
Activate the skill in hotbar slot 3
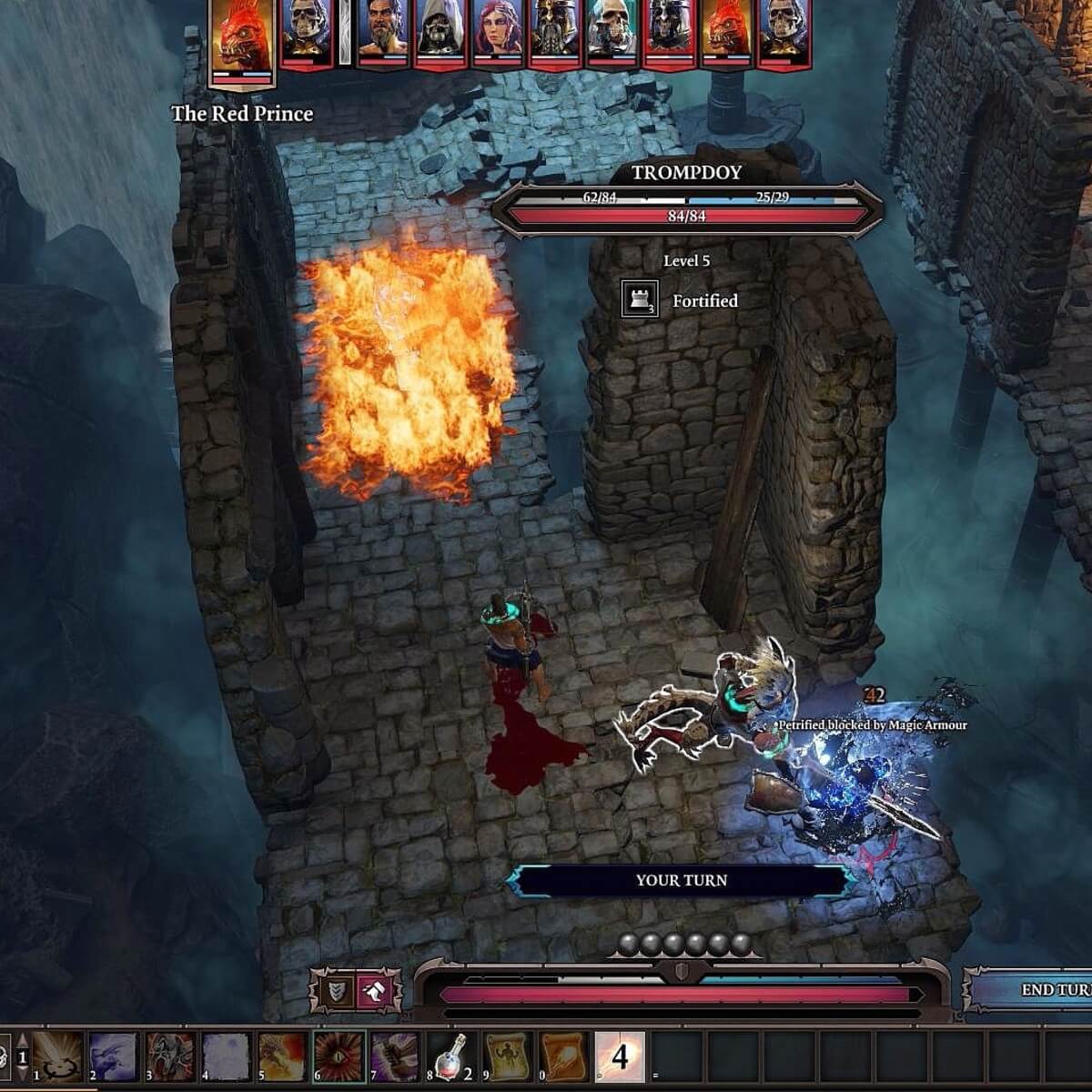170,1057
